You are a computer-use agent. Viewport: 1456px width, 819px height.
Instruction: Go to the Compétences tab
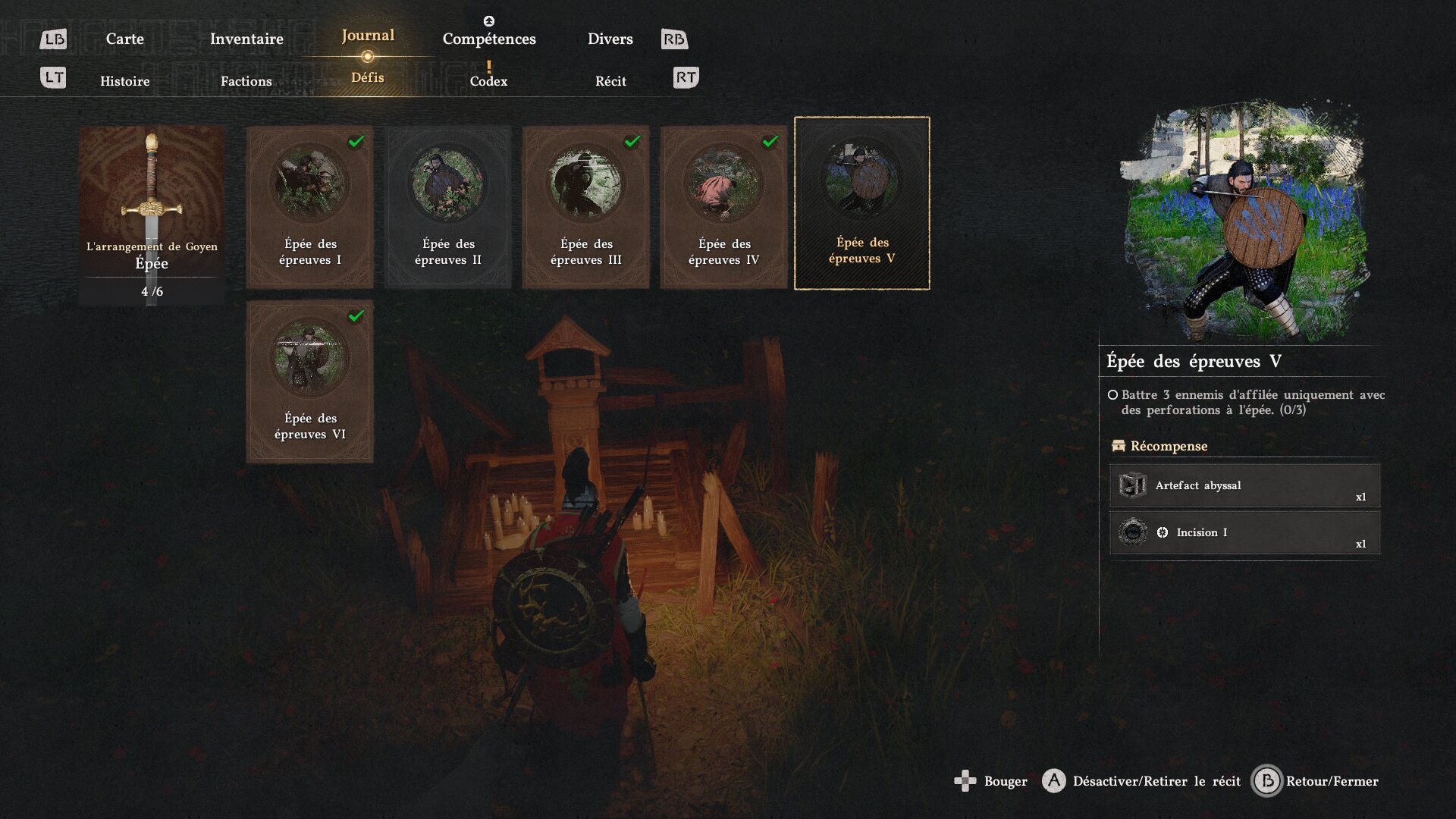click(x=489, y=39)
